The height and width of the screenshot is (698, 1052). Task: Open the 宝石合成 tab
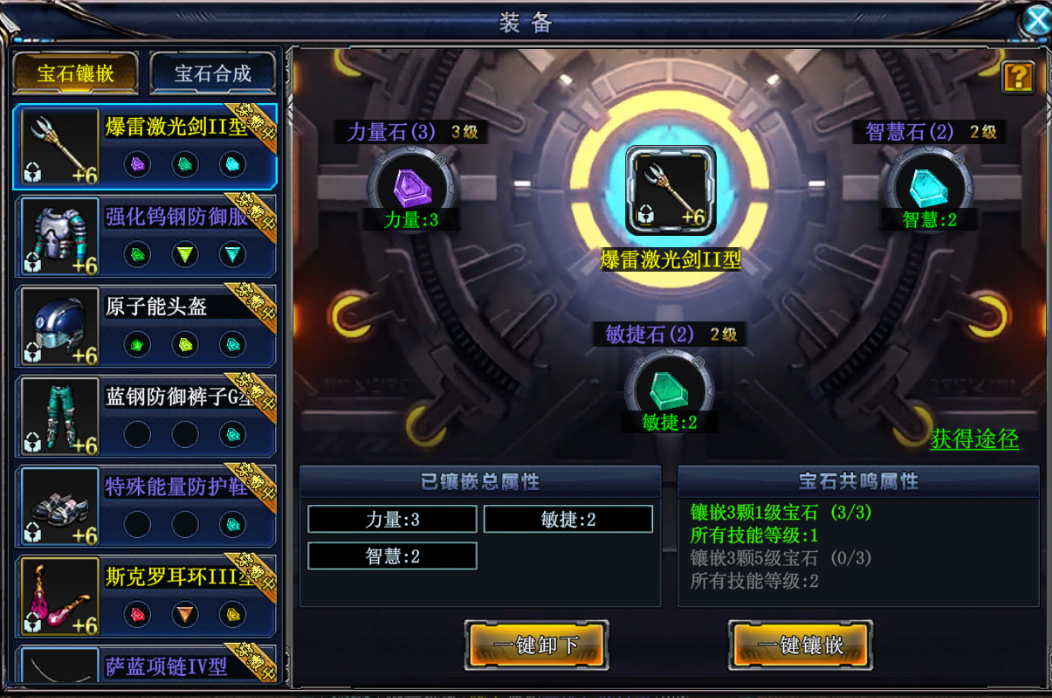(x=212, y=73)
